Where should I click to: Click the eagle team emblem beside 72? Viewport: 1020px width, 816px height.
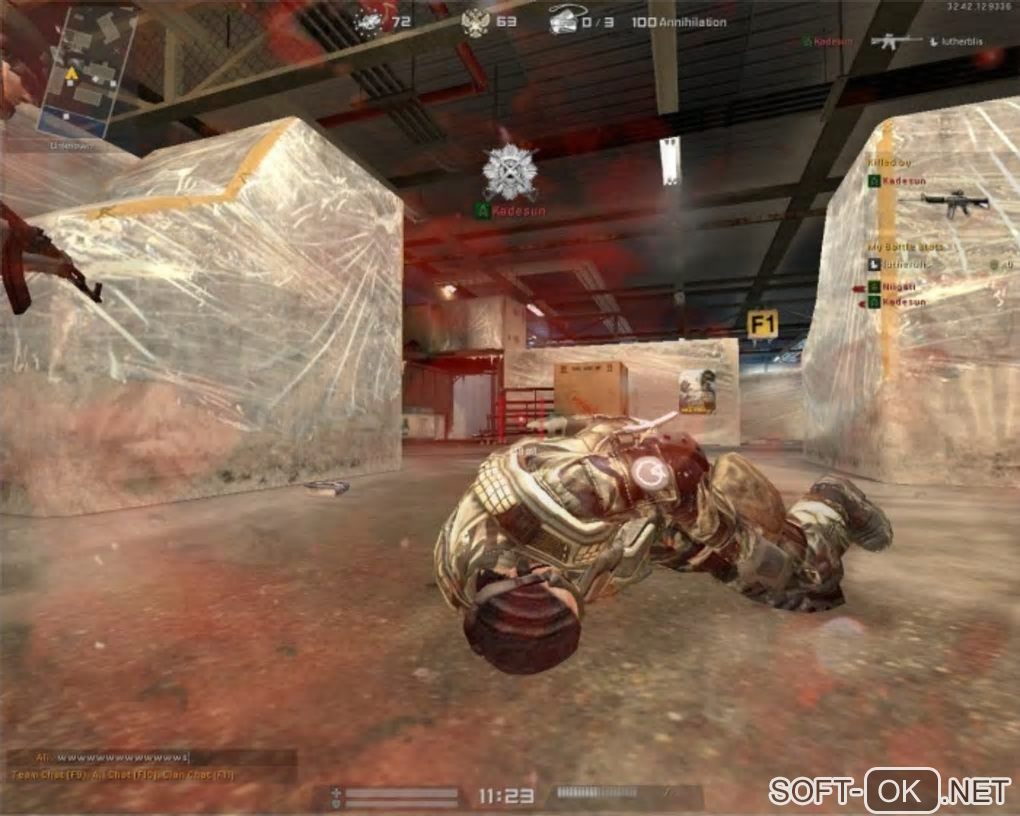[369, 20]
